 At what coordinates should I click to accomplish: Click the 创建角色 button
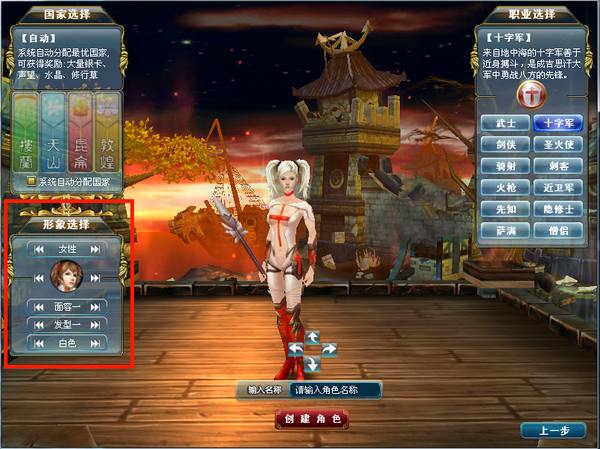(313, 418)
